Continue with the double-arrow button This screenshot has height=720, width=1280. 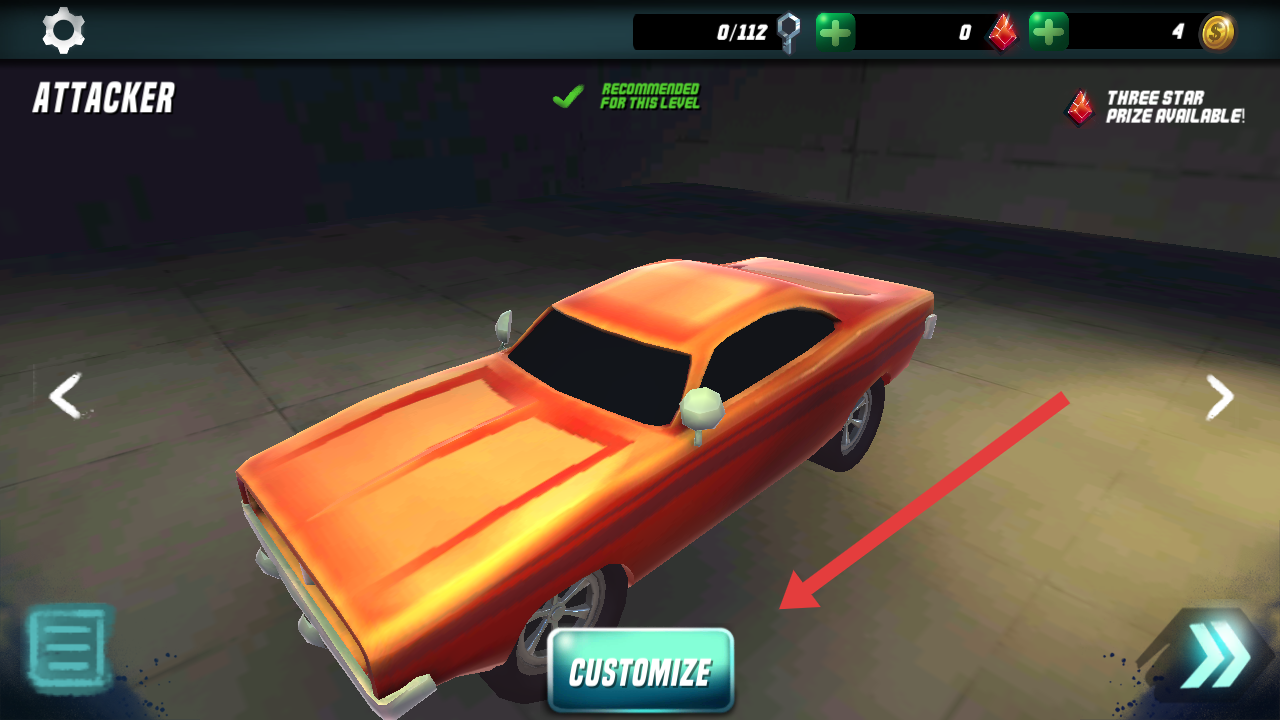(x=1213, y=658)
